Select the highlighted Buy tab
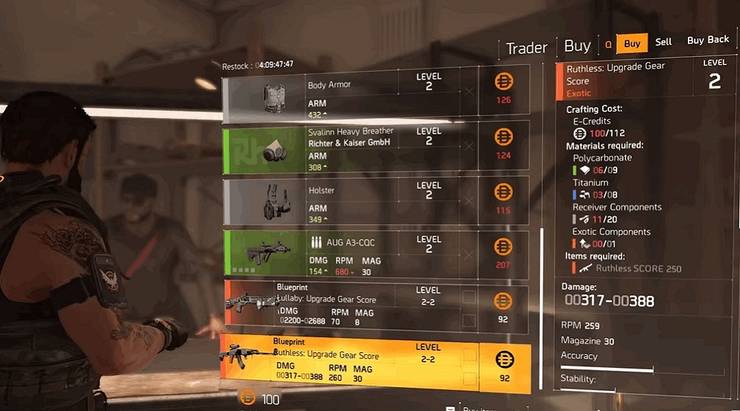 pos(631,43)
